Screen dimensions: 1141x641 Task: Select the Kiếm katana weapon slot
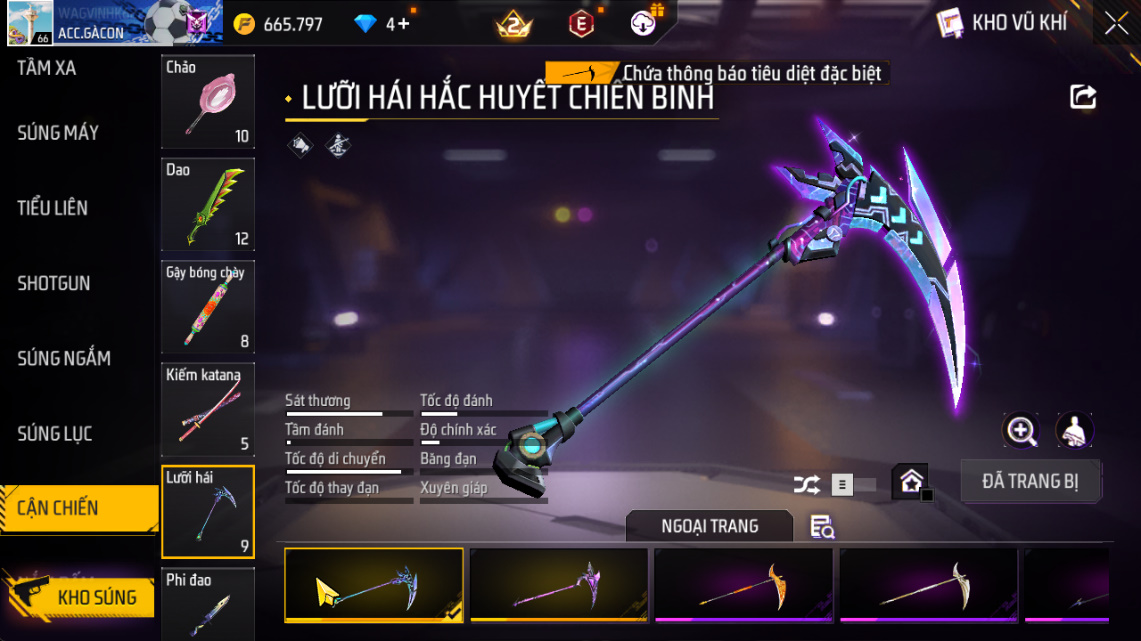208,409
